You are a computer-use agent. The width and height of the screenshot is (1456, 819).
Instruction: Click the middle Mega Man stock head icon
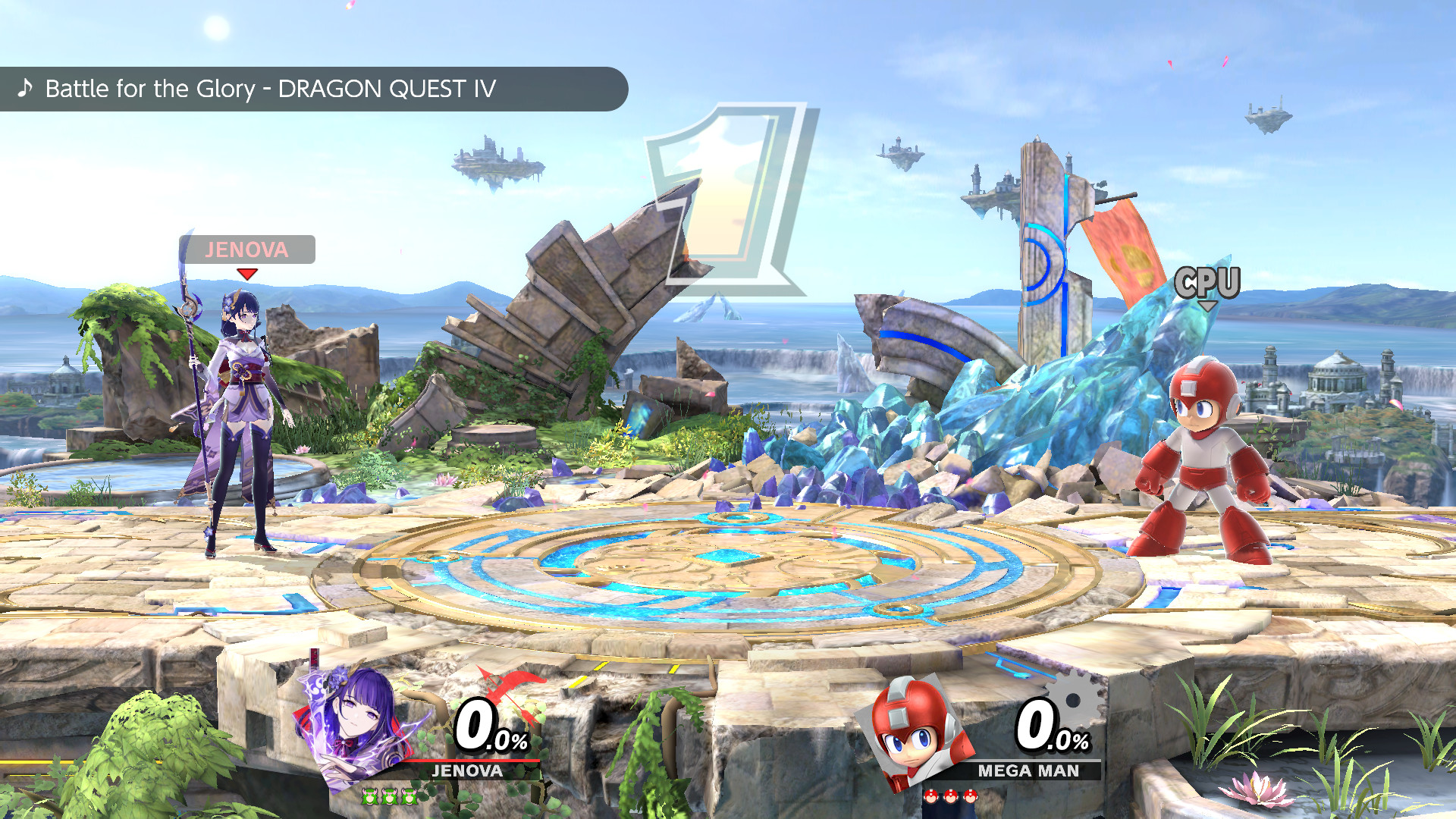(950, 797)
